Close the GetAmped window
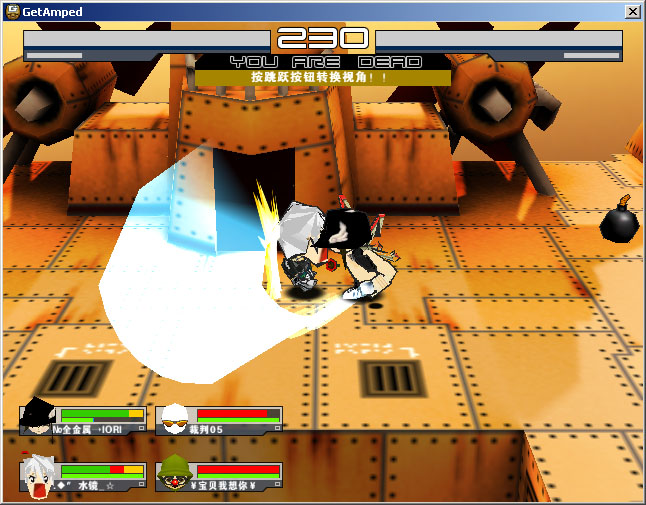The width and height of the screenshot is (646, 505). (632, 11)
